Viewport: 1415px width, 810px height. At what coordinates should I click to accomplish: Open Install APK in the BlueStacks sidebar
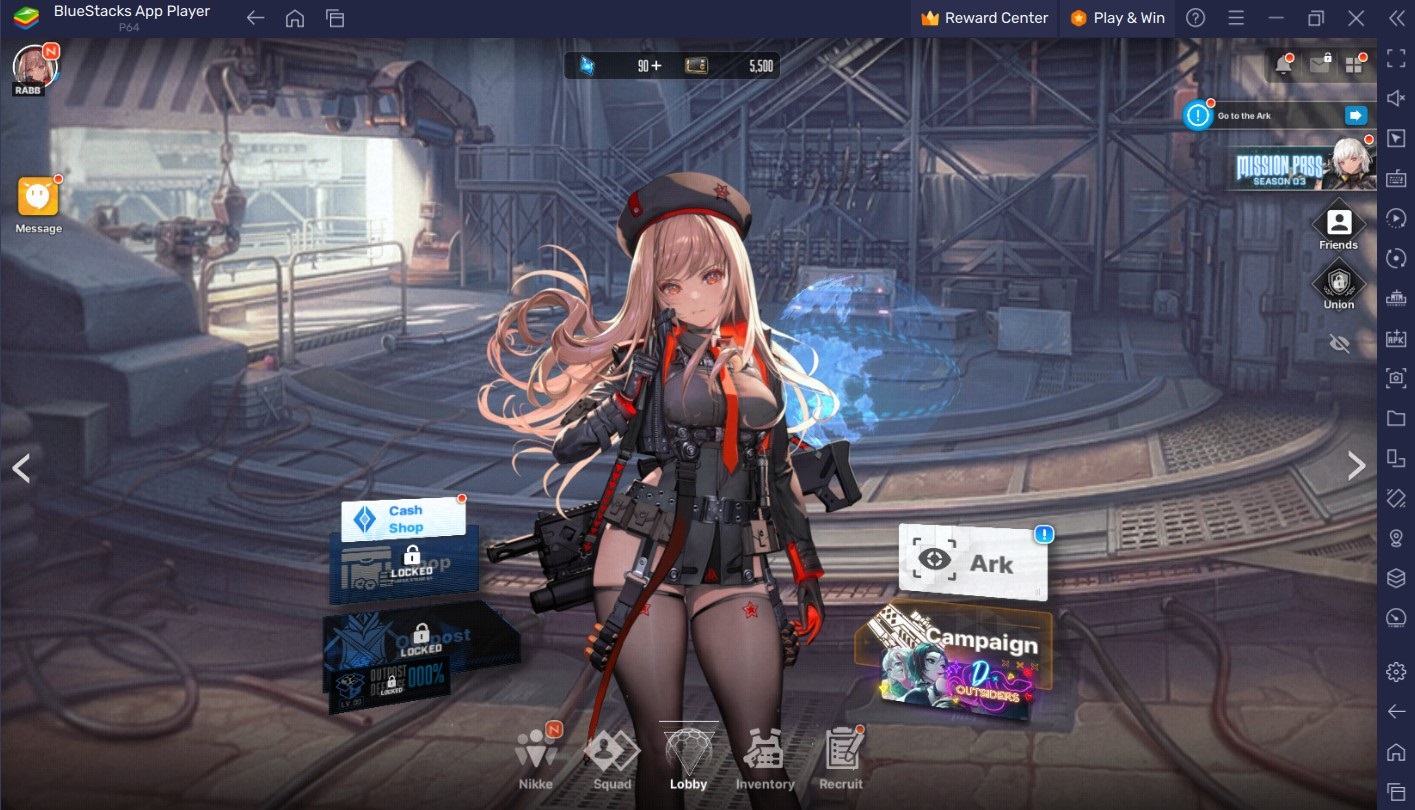(x=1394, y=339)
